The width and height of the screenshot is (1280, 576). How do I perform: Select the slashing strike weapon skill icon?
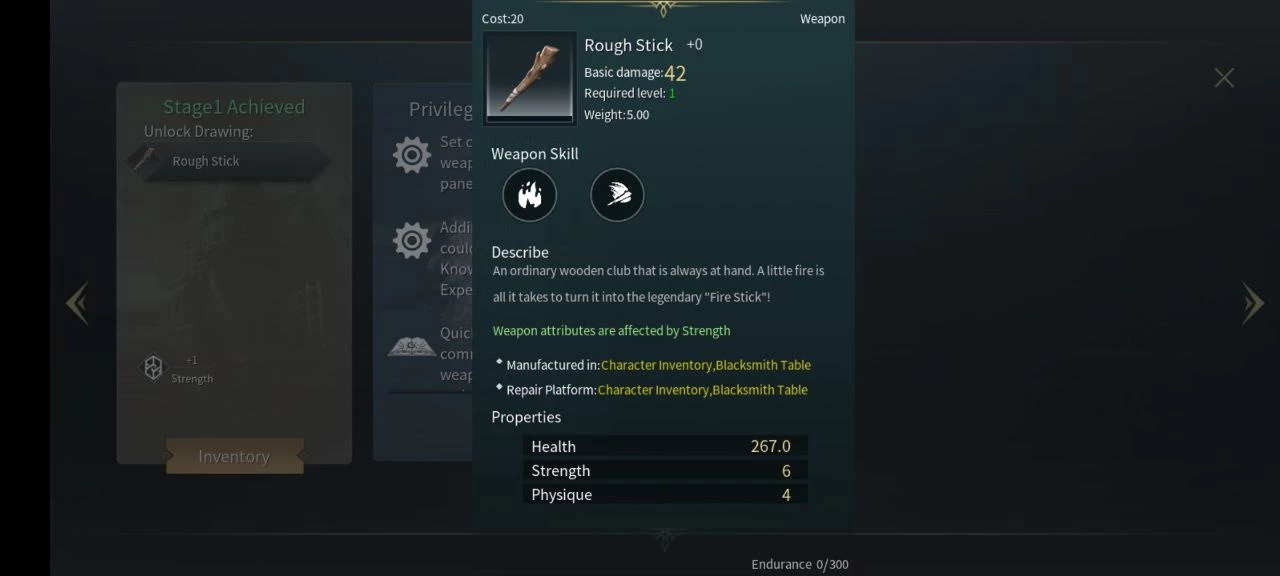[x=617, y=195]
